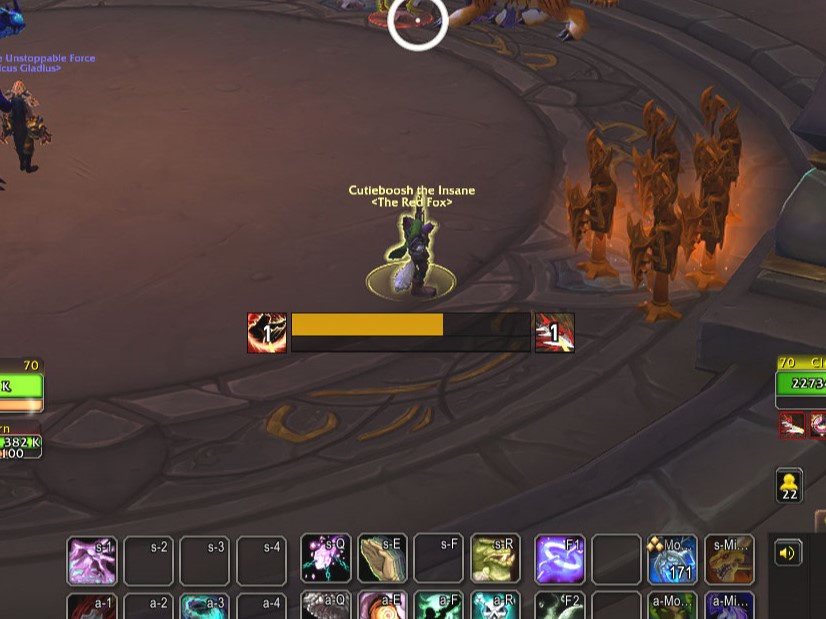This screenshot has width=826, height=619.
Task: Click the s-Mi mount ability slot
Action: pos(729,560)
